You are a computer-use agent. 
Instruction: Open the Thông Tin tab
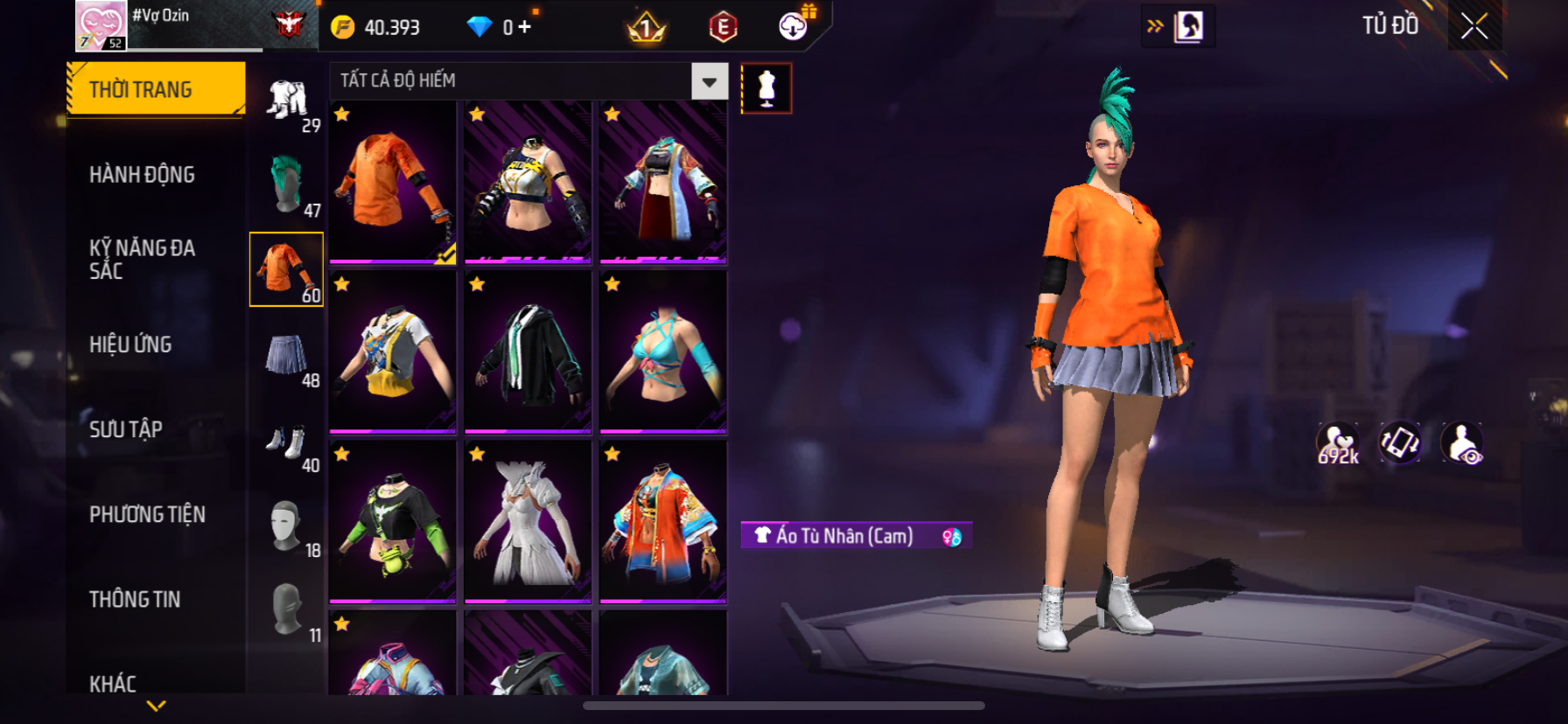coord(135,599)
